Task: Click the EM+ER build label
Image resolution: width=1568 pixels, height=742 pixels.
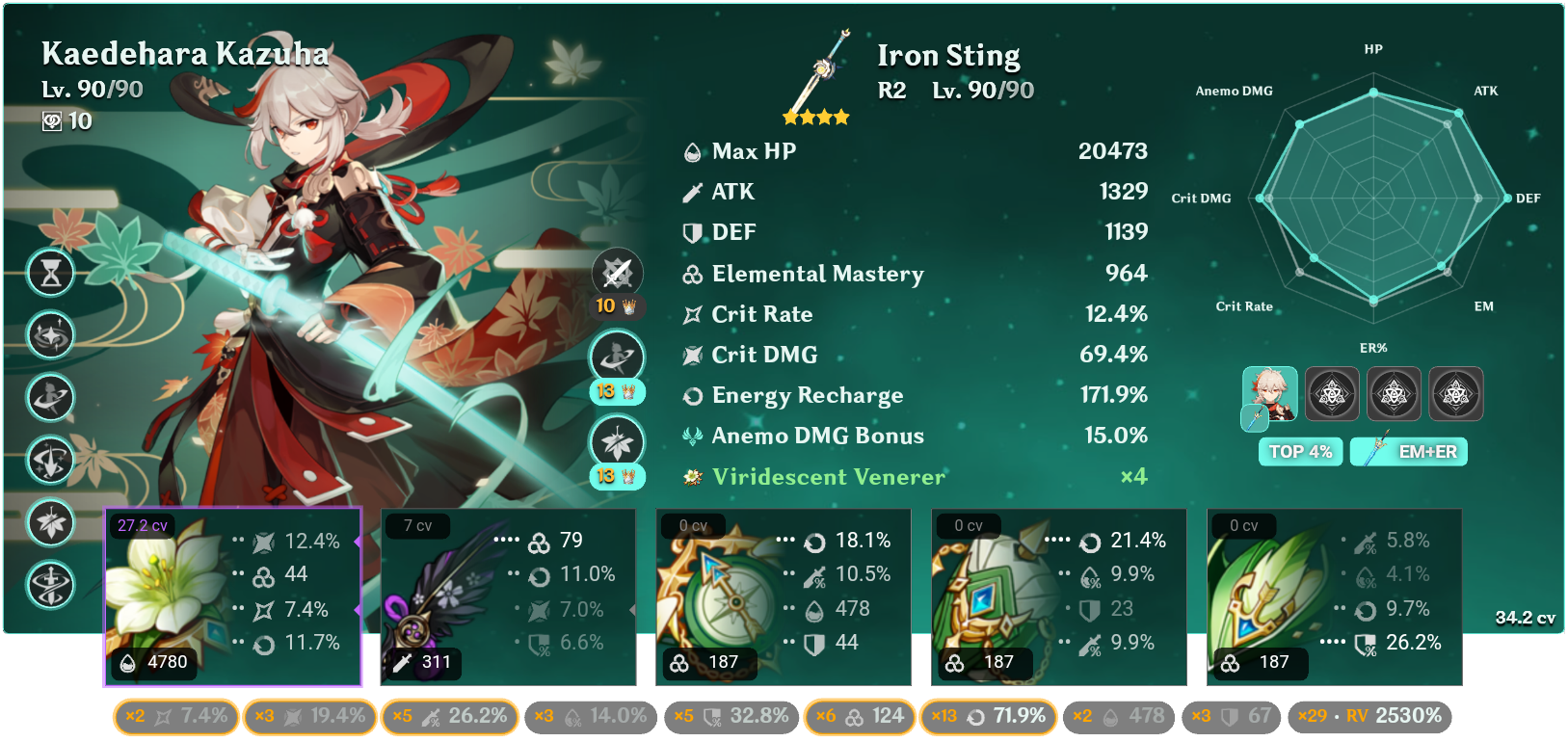Action: [1408, 451]
